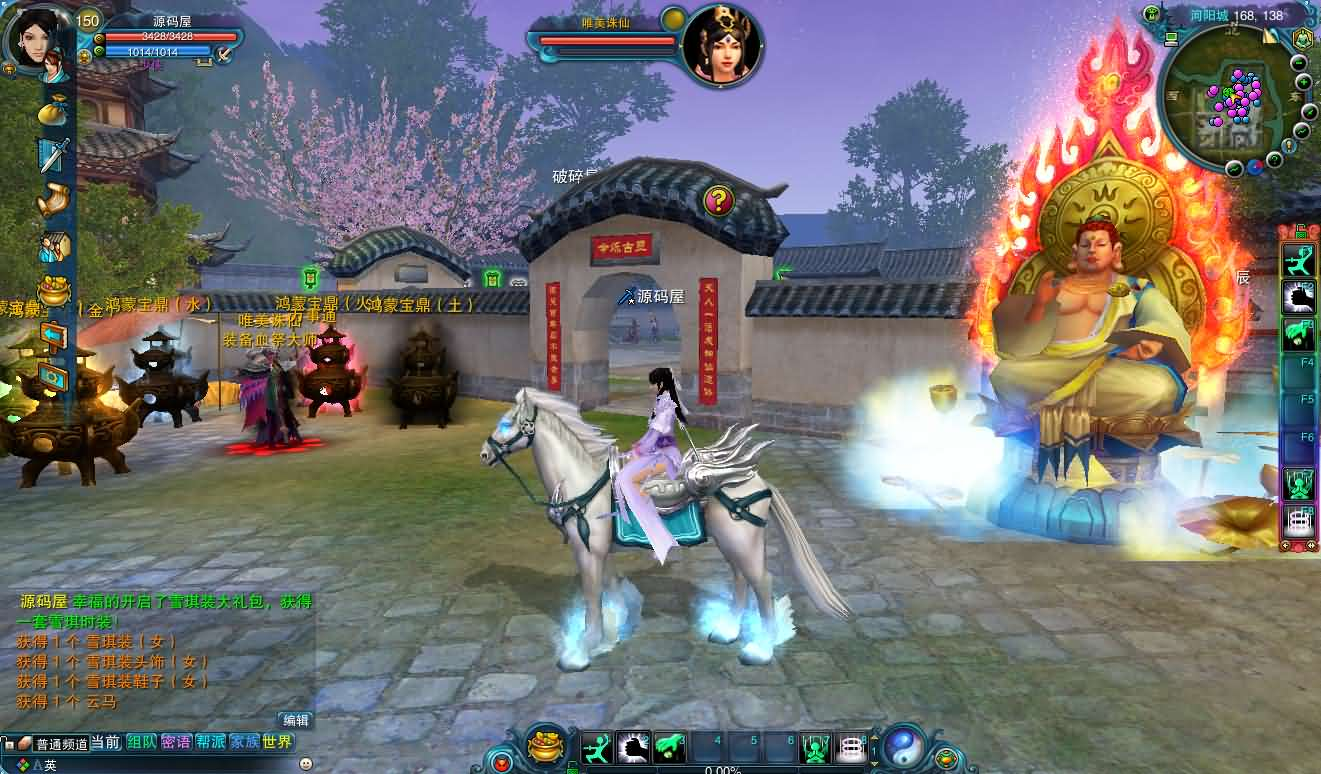The image size is (1321, 774).
Task: Switch to the 世界 world chat tab
Action: pyautogui.click(x=278, y=742)
